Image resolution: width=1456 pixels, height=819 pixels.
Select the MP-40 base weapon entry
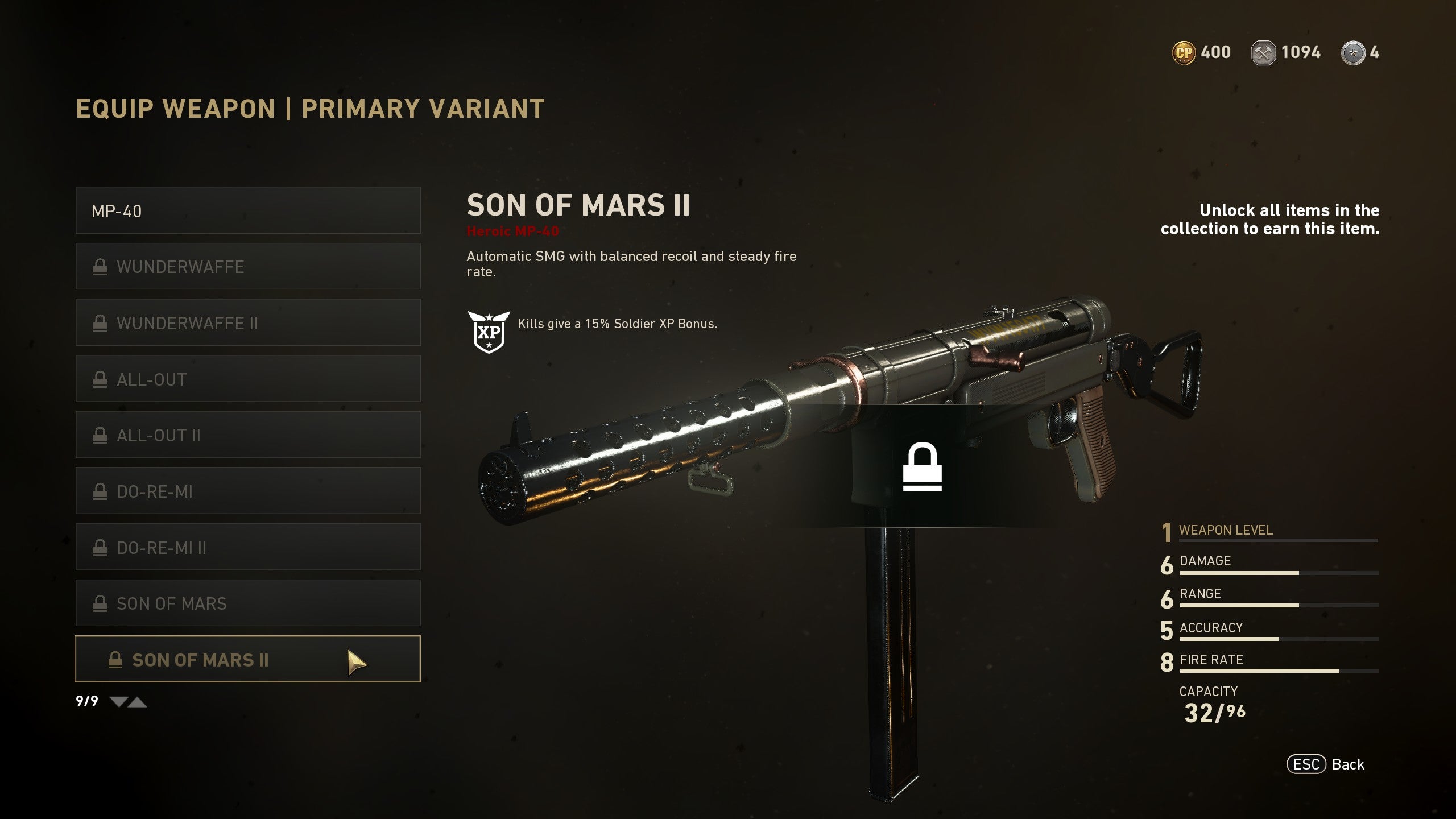(x=247, y=210)
